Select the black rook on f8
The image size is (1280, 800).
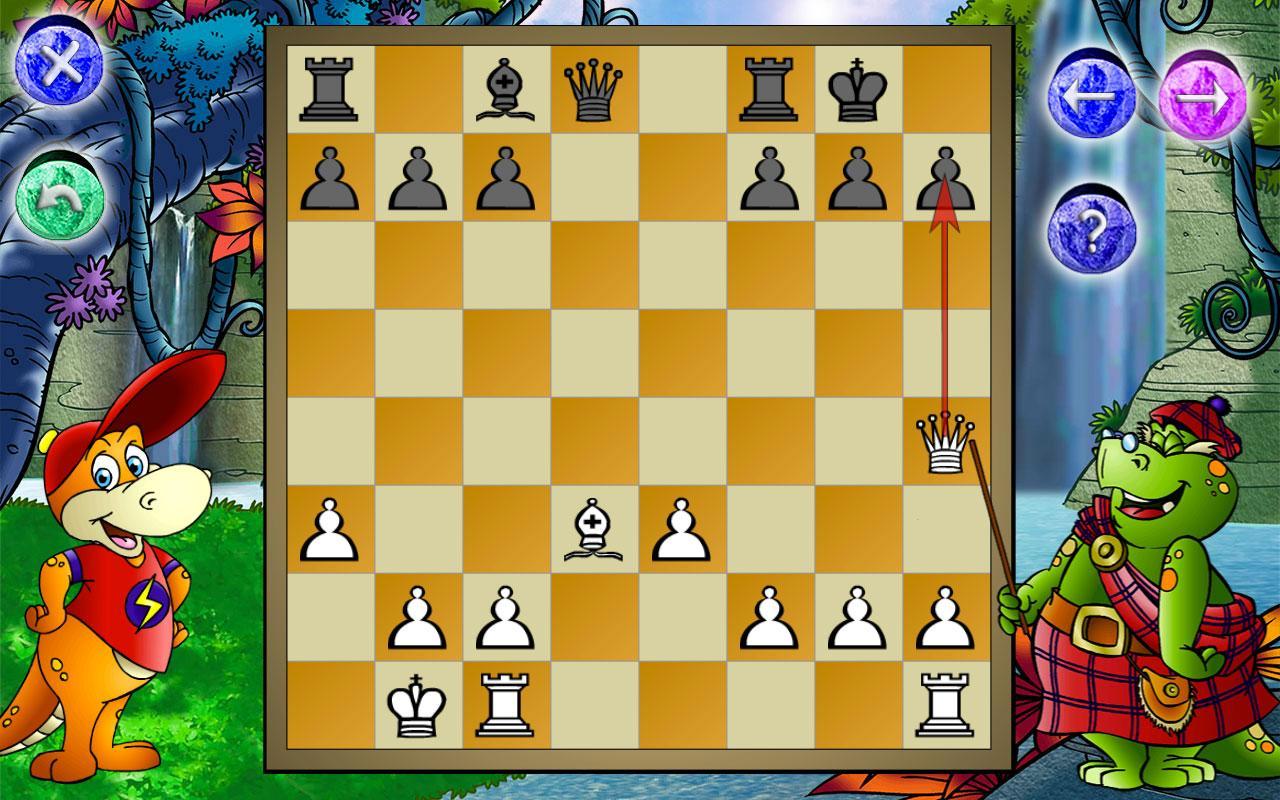(x=768, y=90)
